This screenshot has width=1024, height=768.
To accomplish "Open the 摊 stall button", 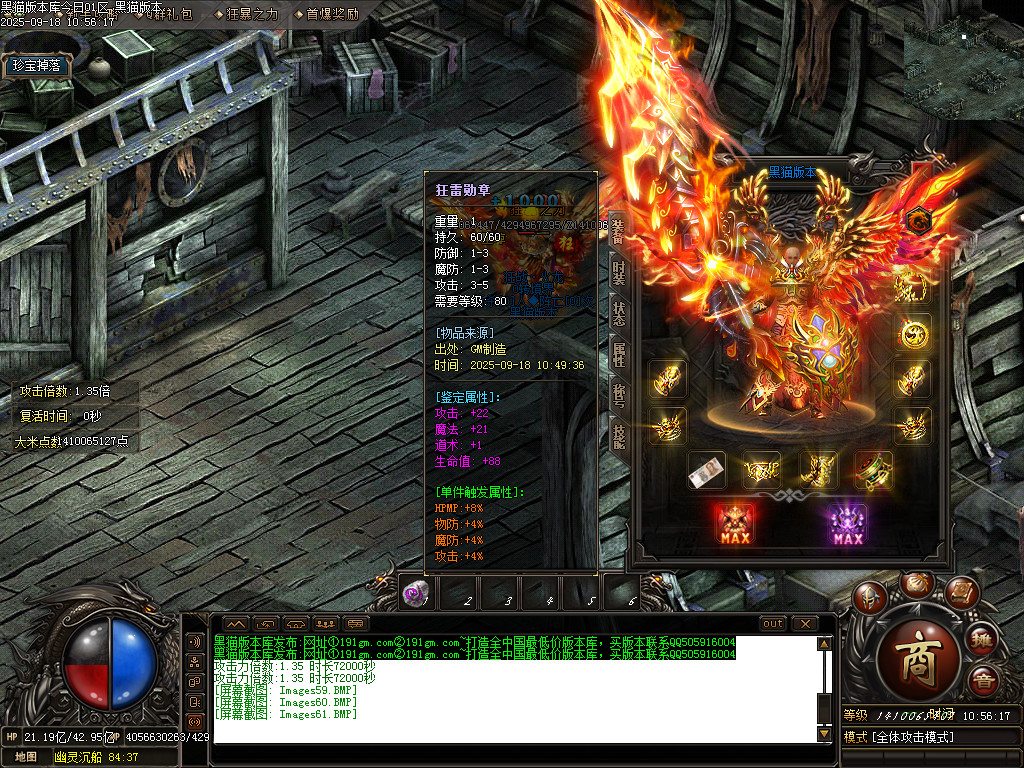I will click(x=982, y=638).
